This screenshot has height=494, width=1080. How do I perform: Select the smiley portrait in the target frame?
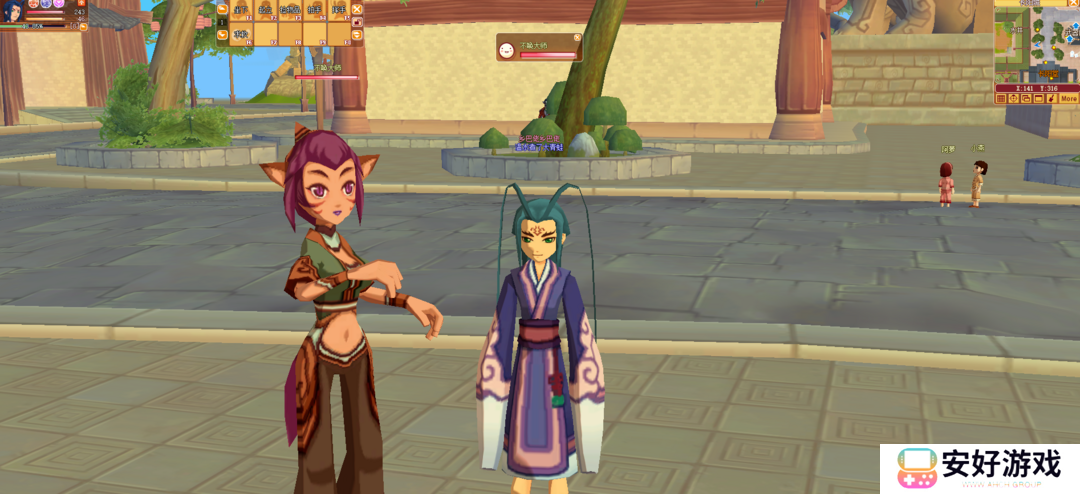(x=508, y=48)
